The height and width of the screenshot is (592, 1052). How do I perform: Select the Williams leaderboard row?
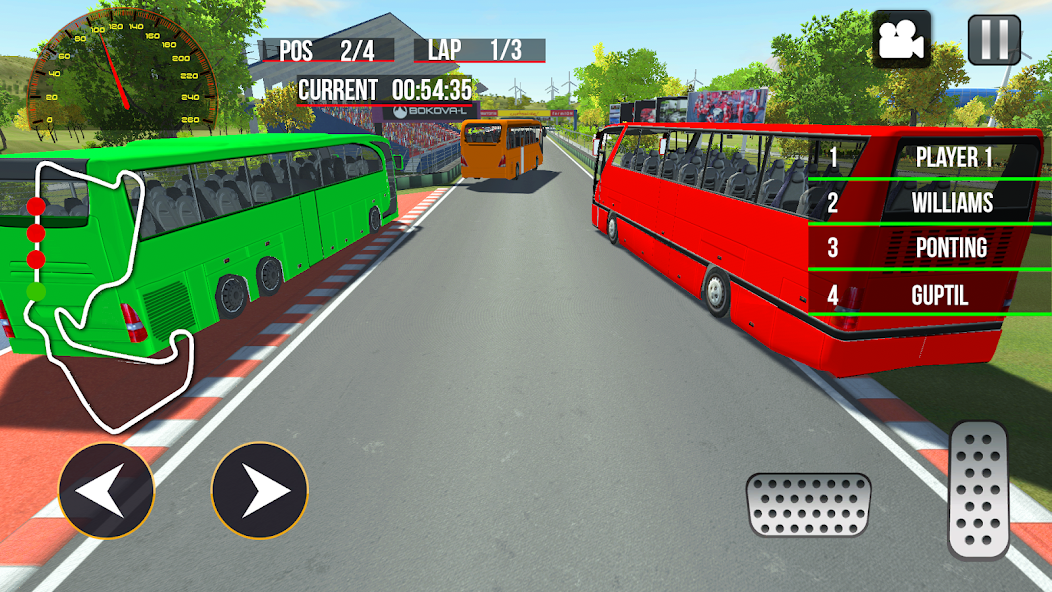[x=930, y=203]
